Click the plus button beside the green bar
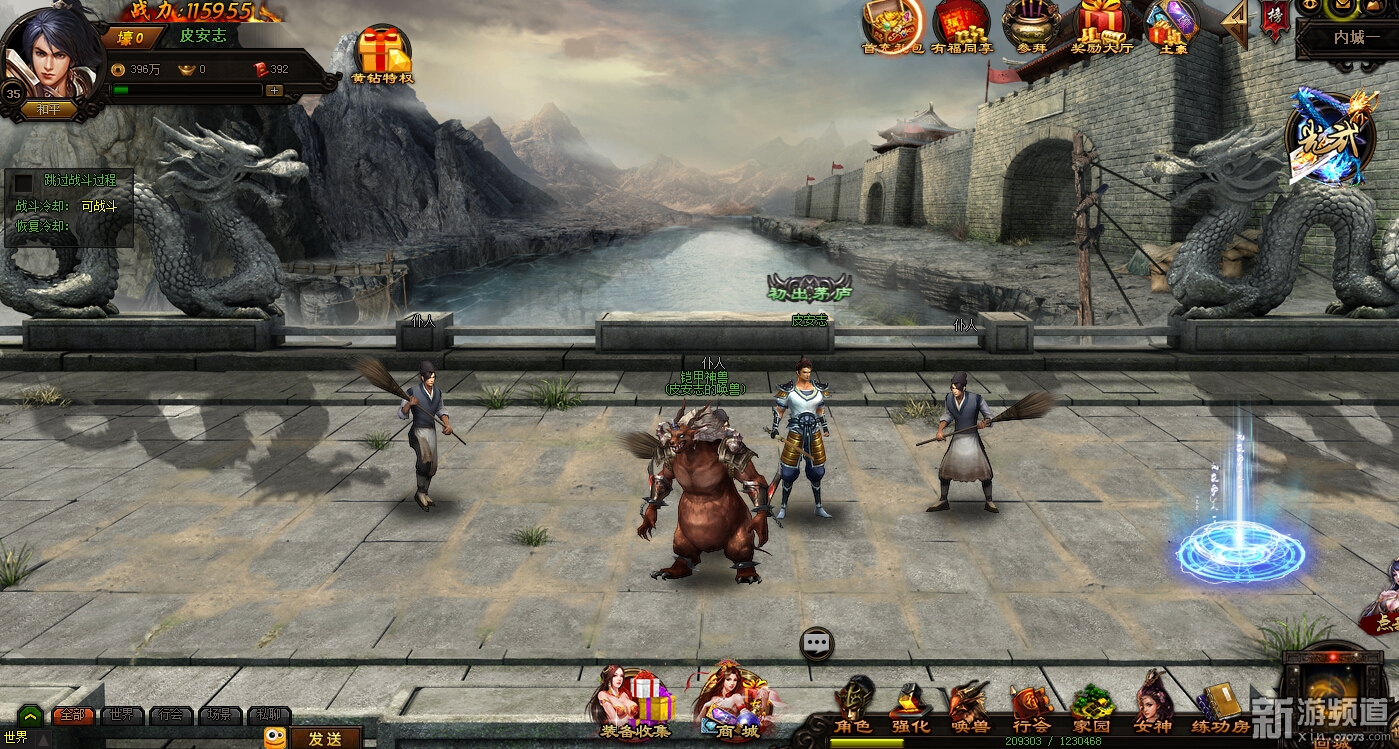 tap(274, 90)
